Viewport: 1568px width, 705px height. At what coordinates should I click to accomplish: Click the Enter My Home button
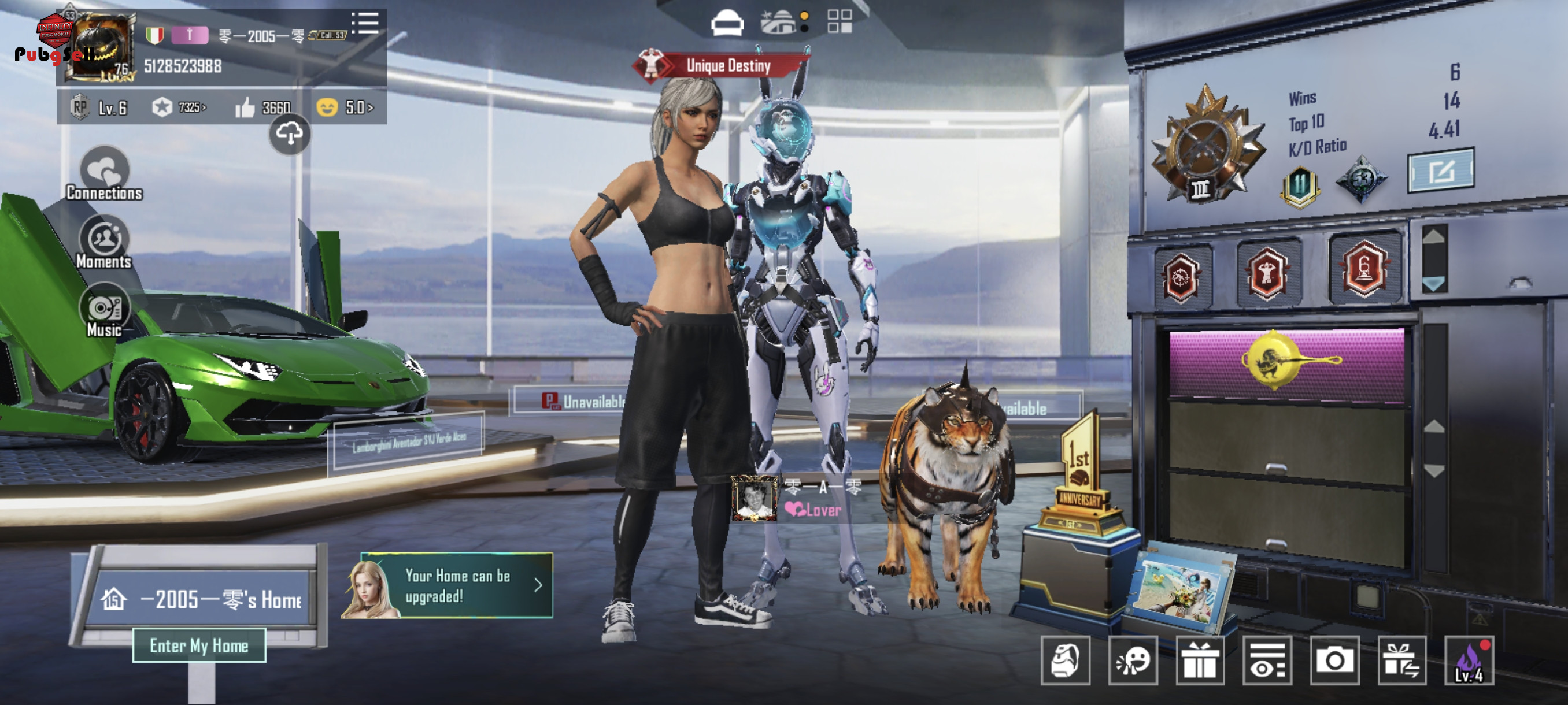coord(199,645)
